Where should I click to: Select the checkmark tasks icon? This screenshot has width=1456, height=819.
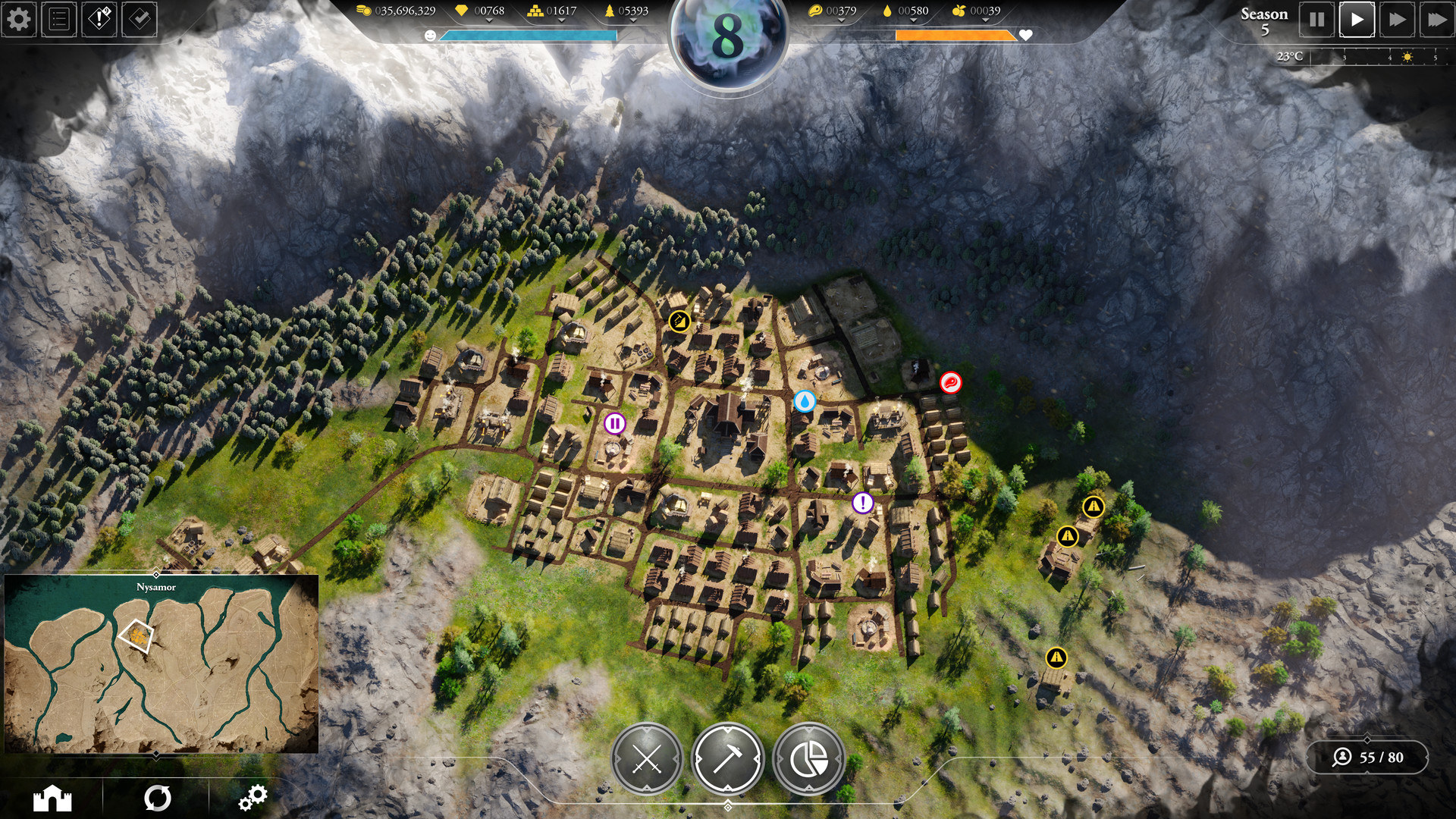(x=138, y=20)
